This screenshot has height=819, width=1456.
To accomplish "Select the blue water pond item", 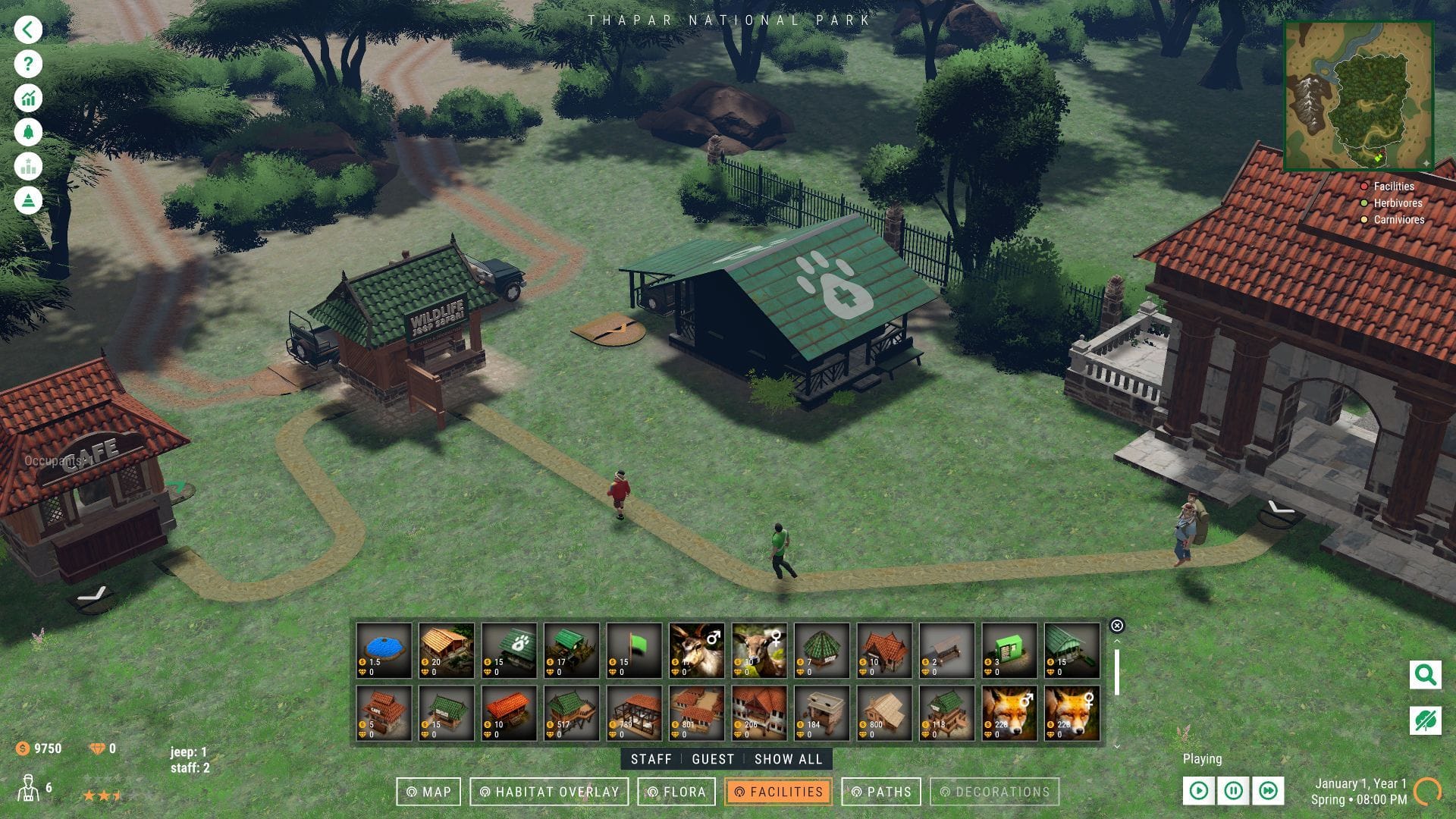I will click(384, 650).
